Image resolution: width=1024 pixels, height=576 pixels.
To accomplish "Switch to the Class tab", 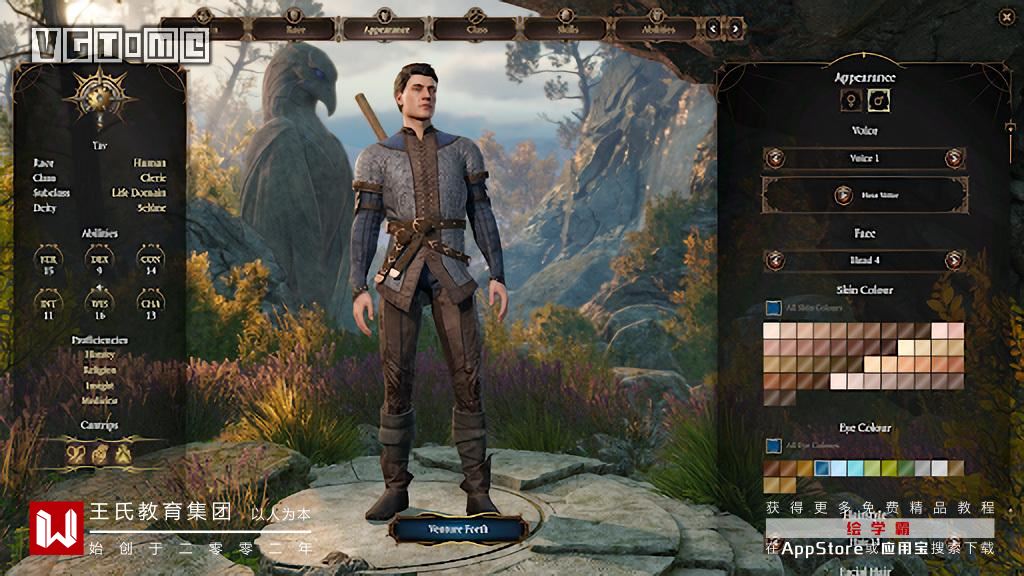I will point(476,28).
